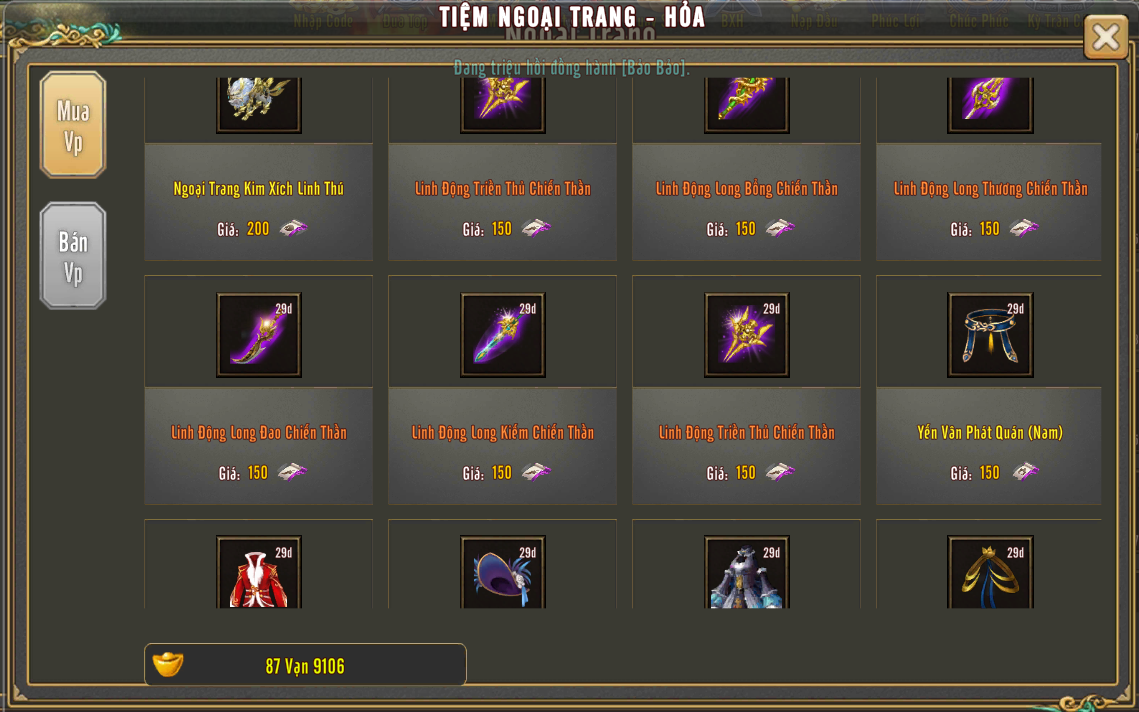Select Yến Vân Phát Quán (Nam) belt item
1139x712 pixels.
(990, 335)
